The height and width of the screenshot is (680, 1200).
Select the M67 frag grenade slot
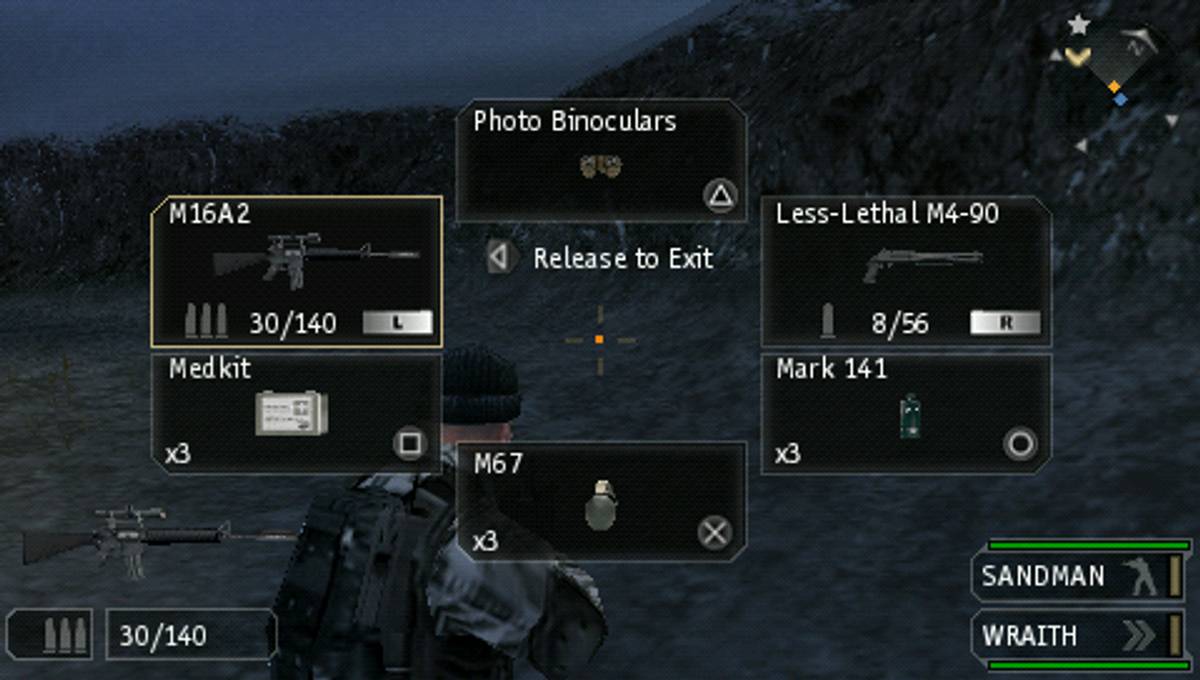[x=600, y=501]
